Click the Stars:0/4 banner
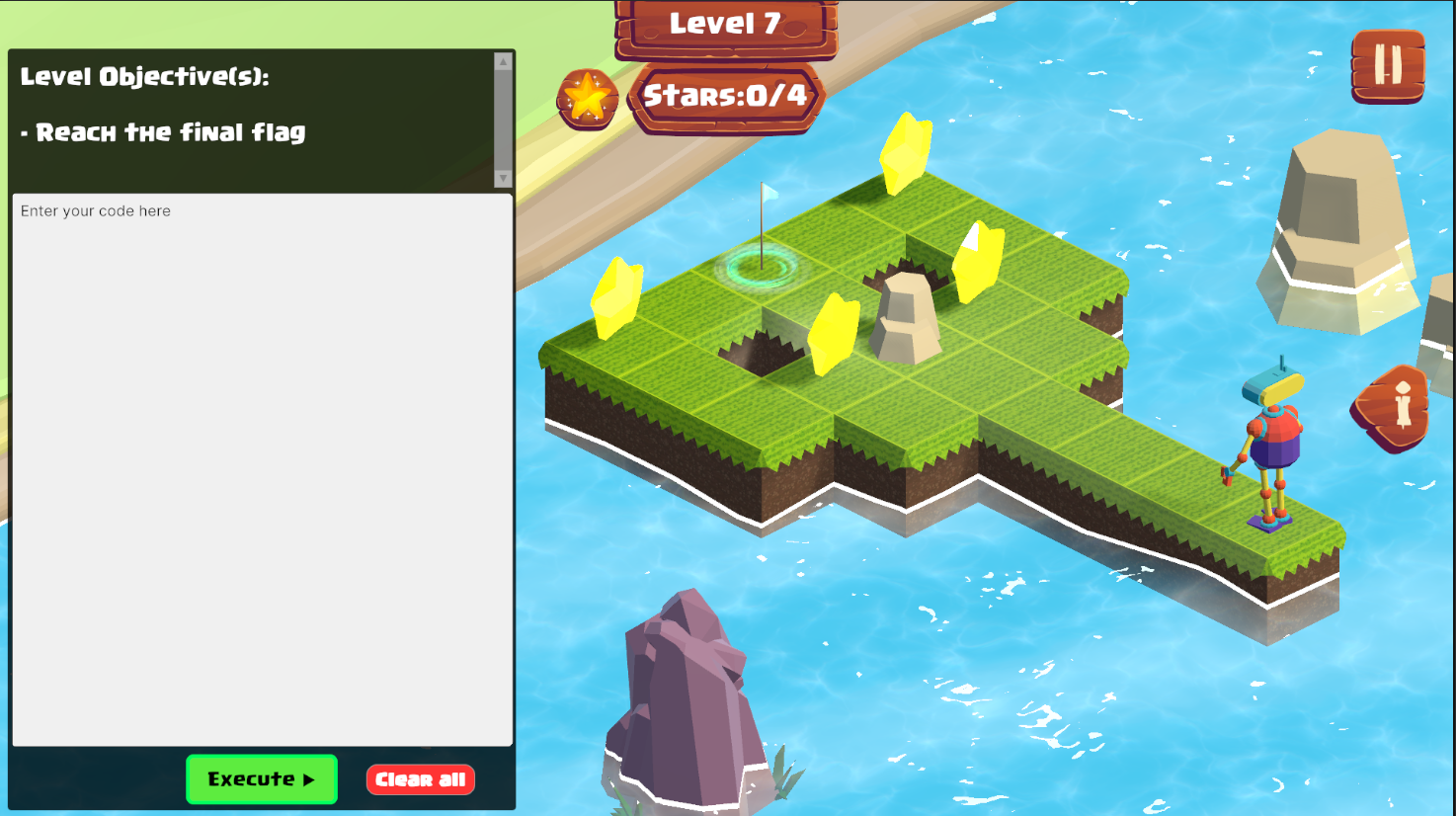 tap(727, 95)
